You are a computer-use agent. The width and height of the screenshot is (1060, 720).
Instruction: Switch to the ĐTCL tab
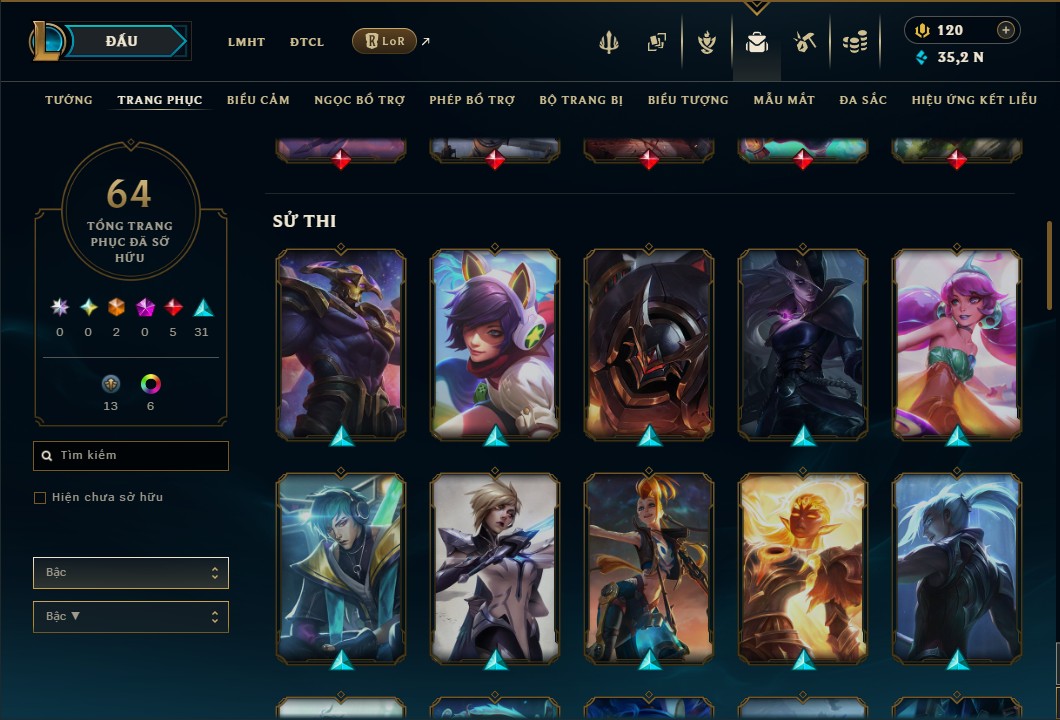click(307, 42)
